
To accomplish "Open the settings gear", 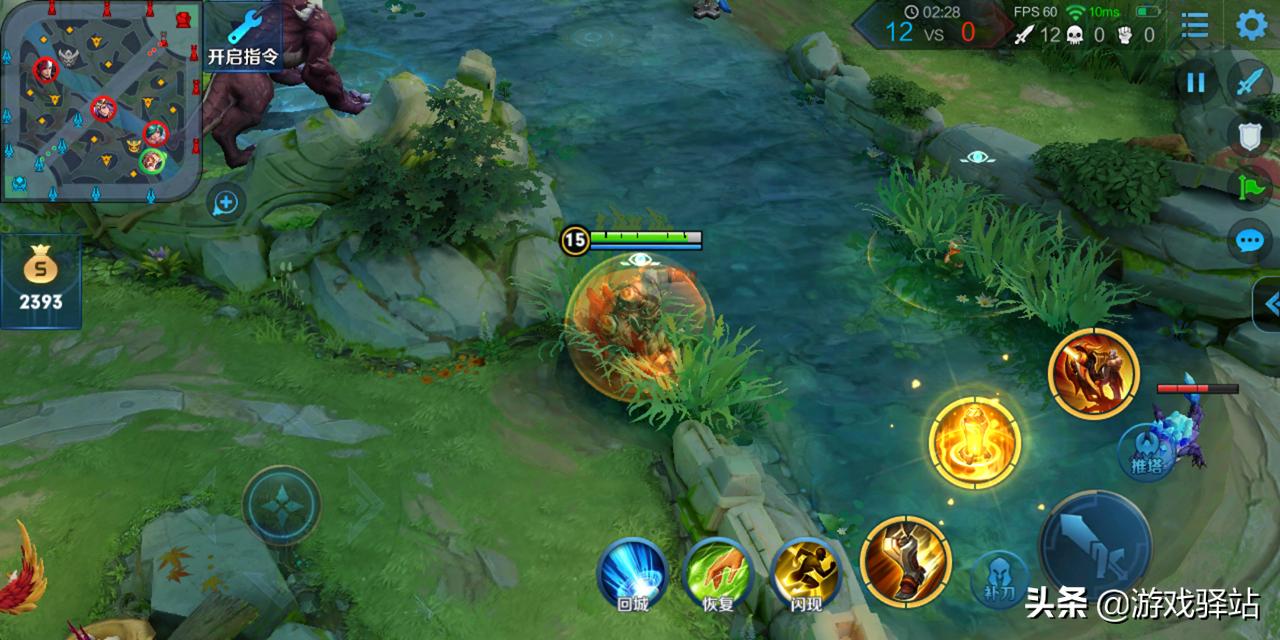I will click(x=1252, y=25).
